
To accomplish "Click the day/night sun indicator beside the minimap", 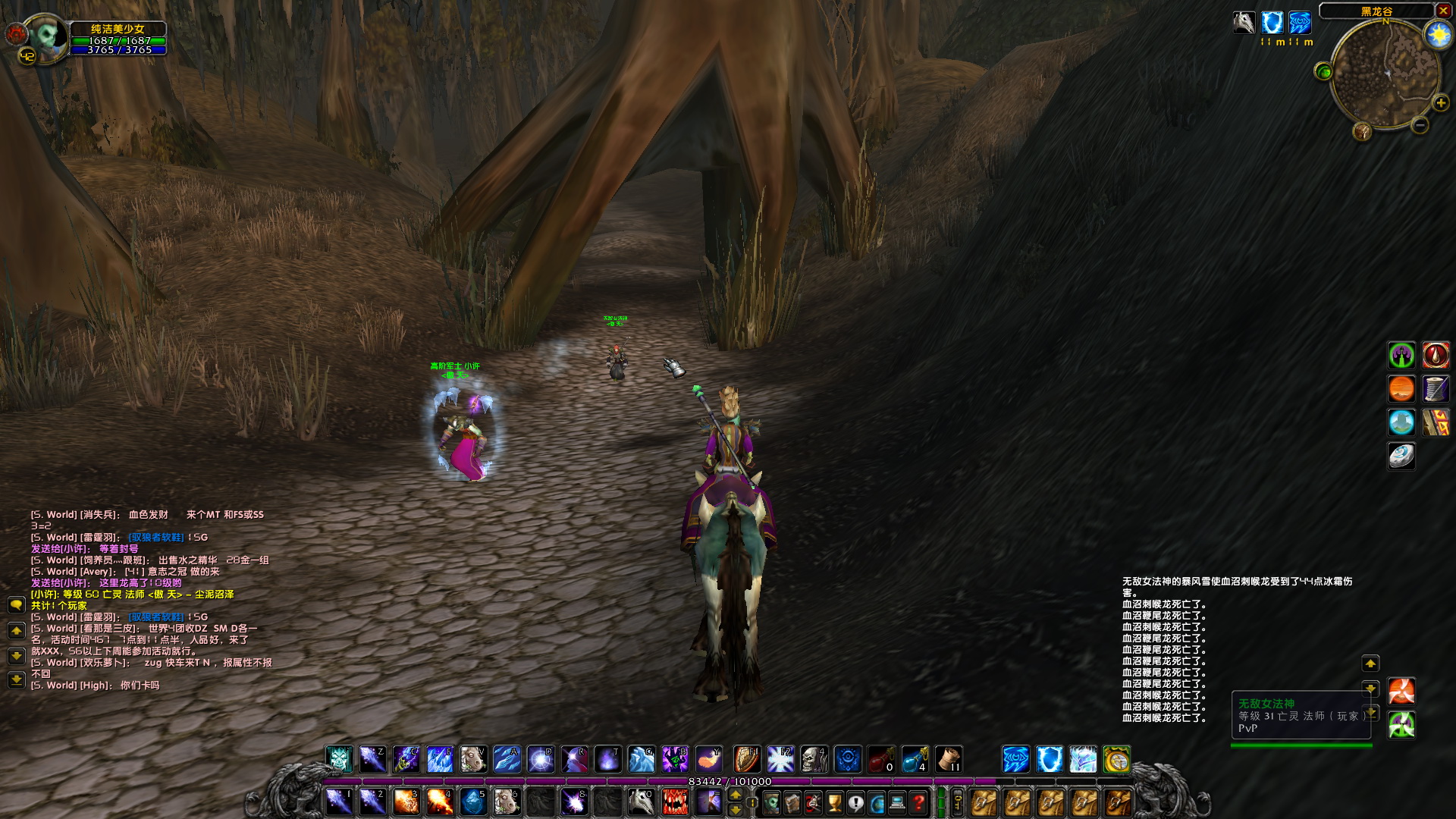I will click(1438, 34).
